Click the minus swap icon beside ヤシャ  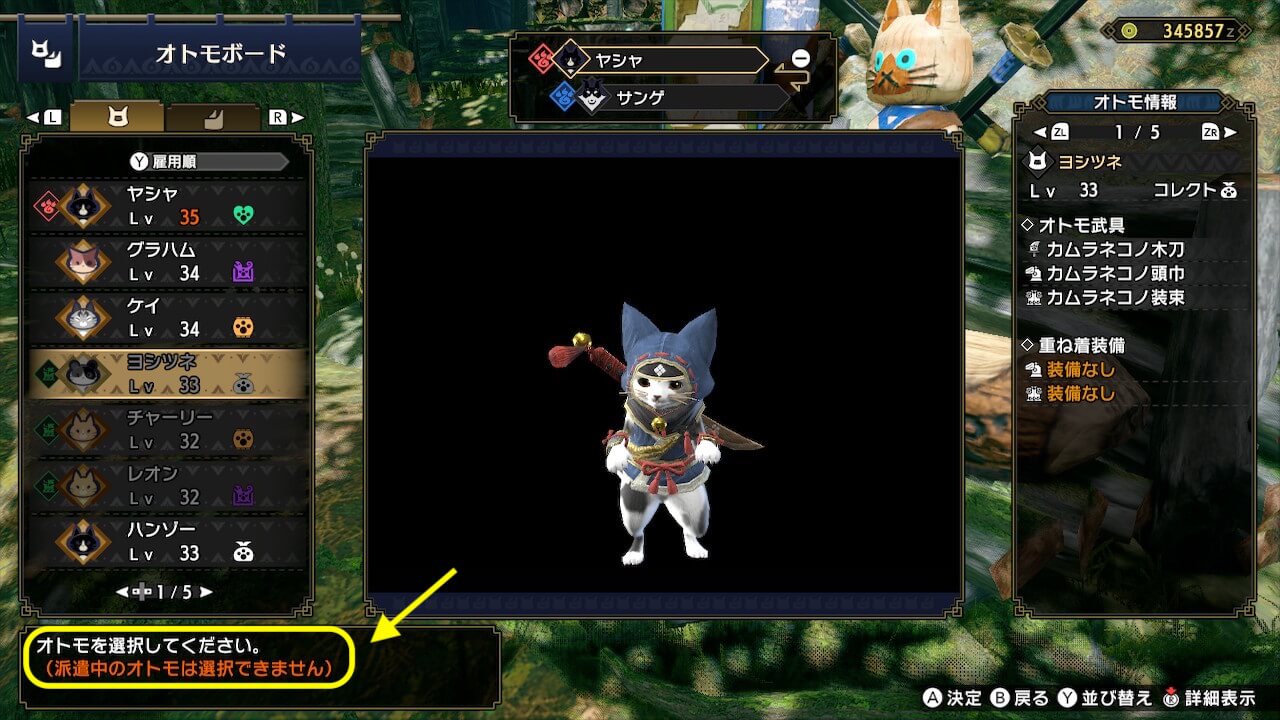tap(801, 58)
